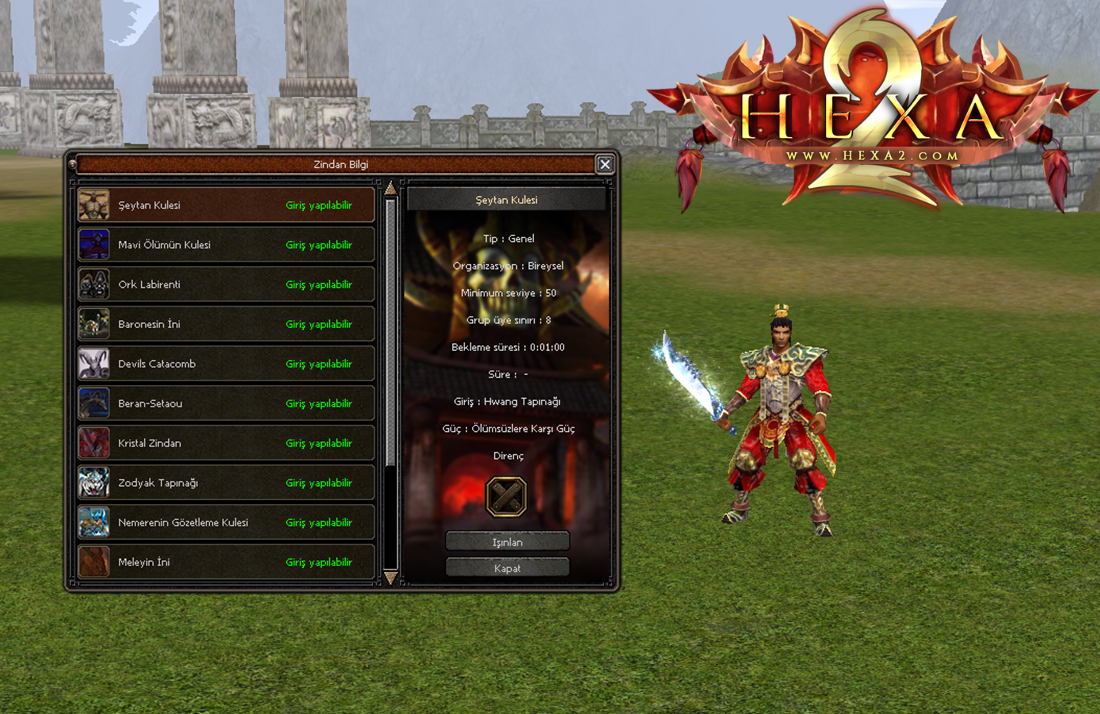The image size is (1100, 714).
Task: Select Kristal Zindan in the list
Action: [226, 443]
